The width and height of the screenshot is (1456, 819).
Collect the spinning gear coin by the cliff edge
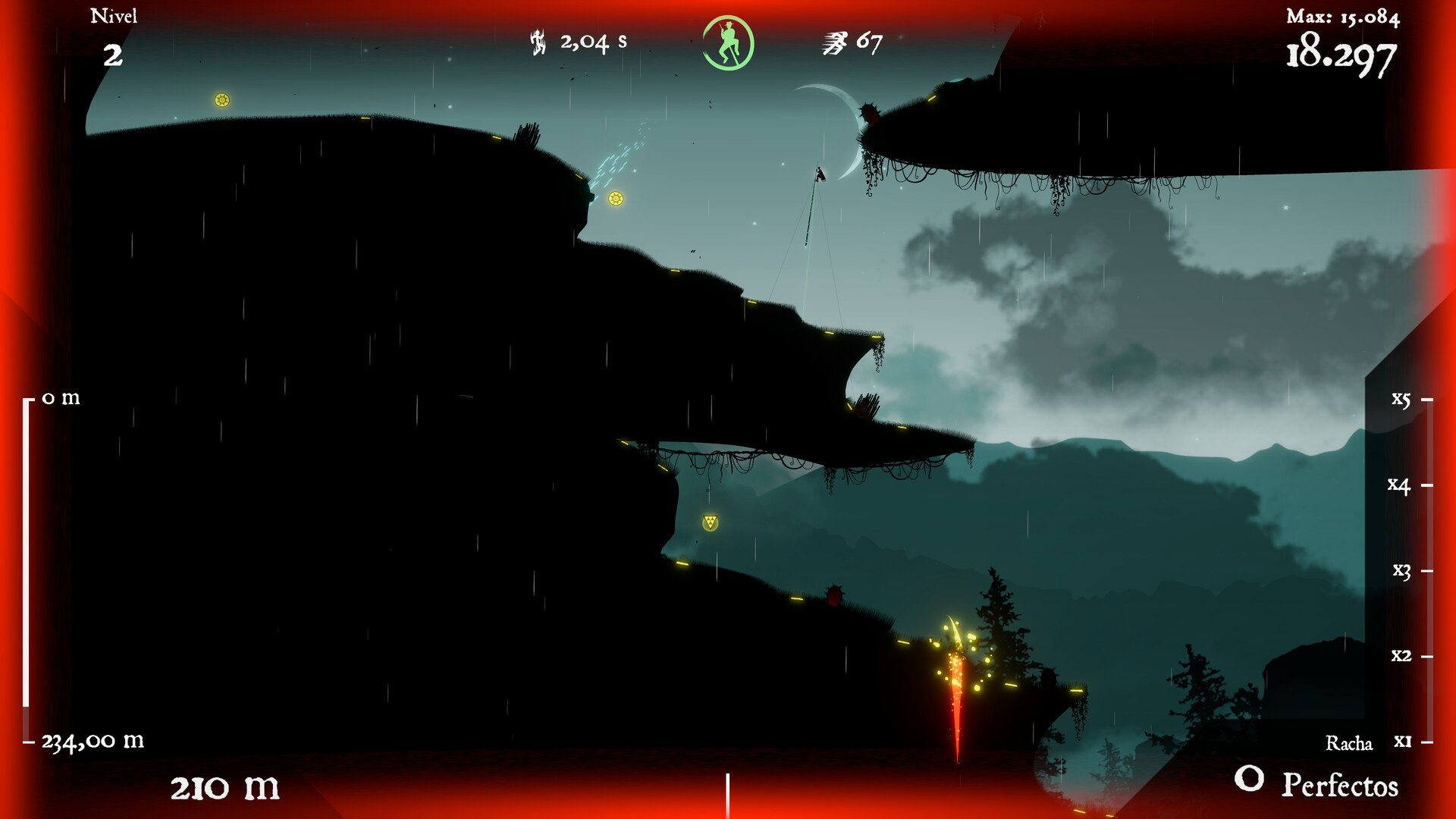click(616, 199)
